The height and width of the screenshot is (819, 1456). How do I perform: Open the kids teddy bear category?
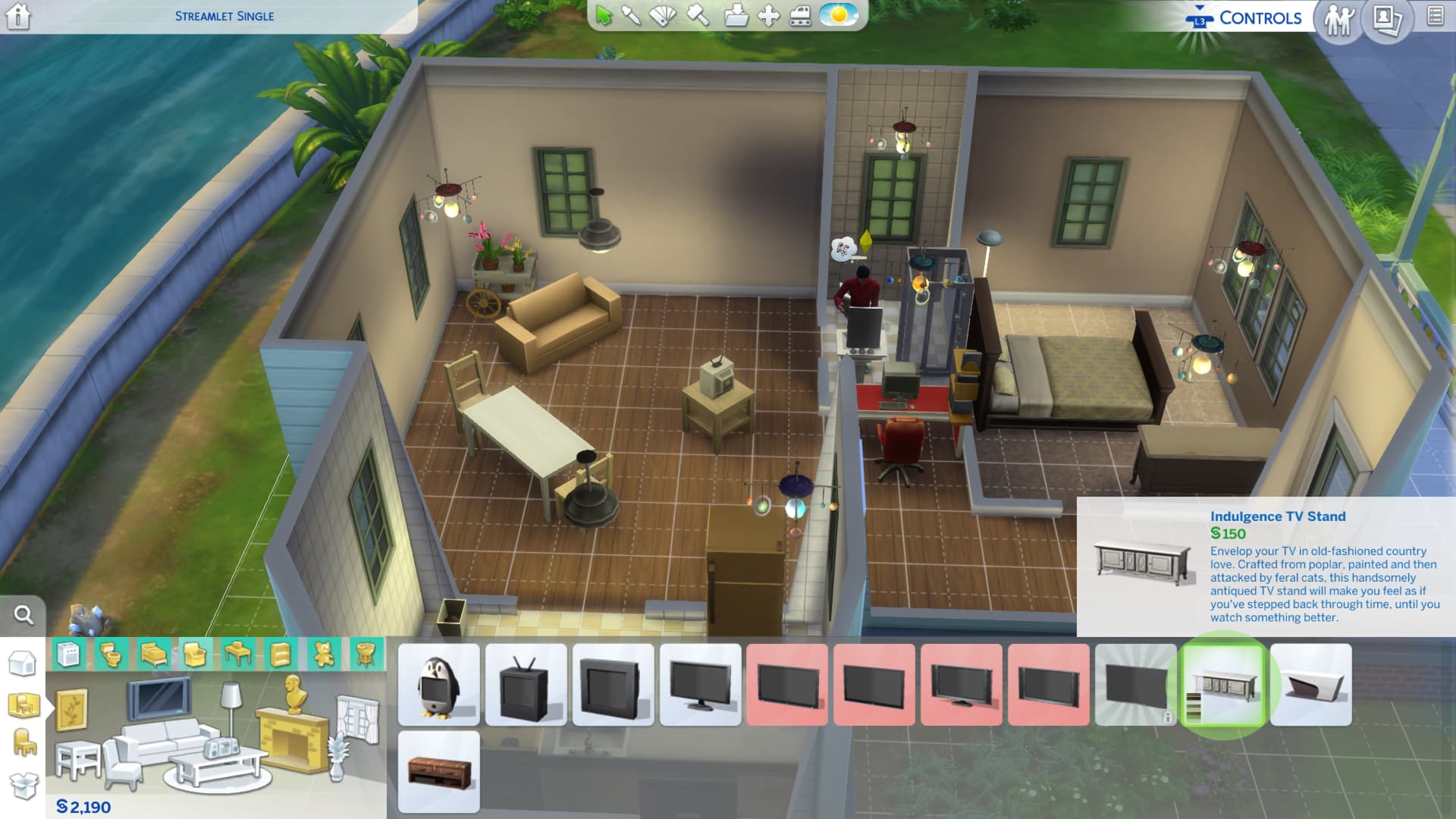[x=324, y=654]
